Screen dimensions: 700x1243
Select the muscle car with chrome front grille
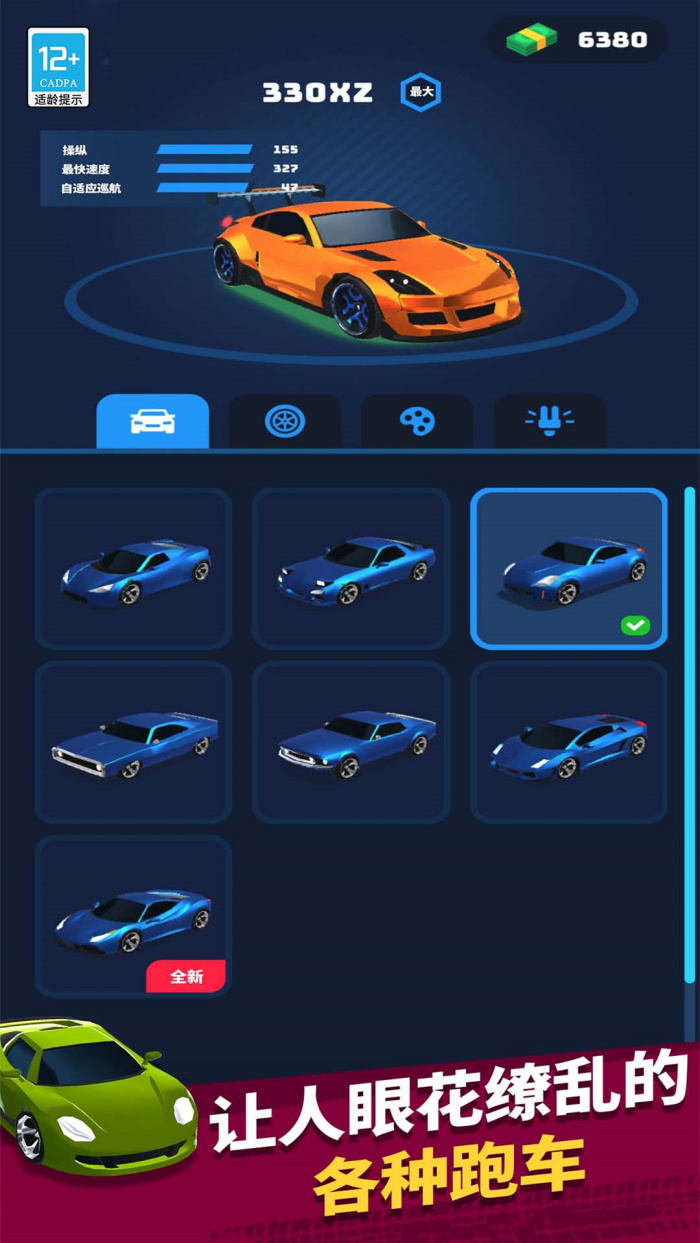coord(133,743)
